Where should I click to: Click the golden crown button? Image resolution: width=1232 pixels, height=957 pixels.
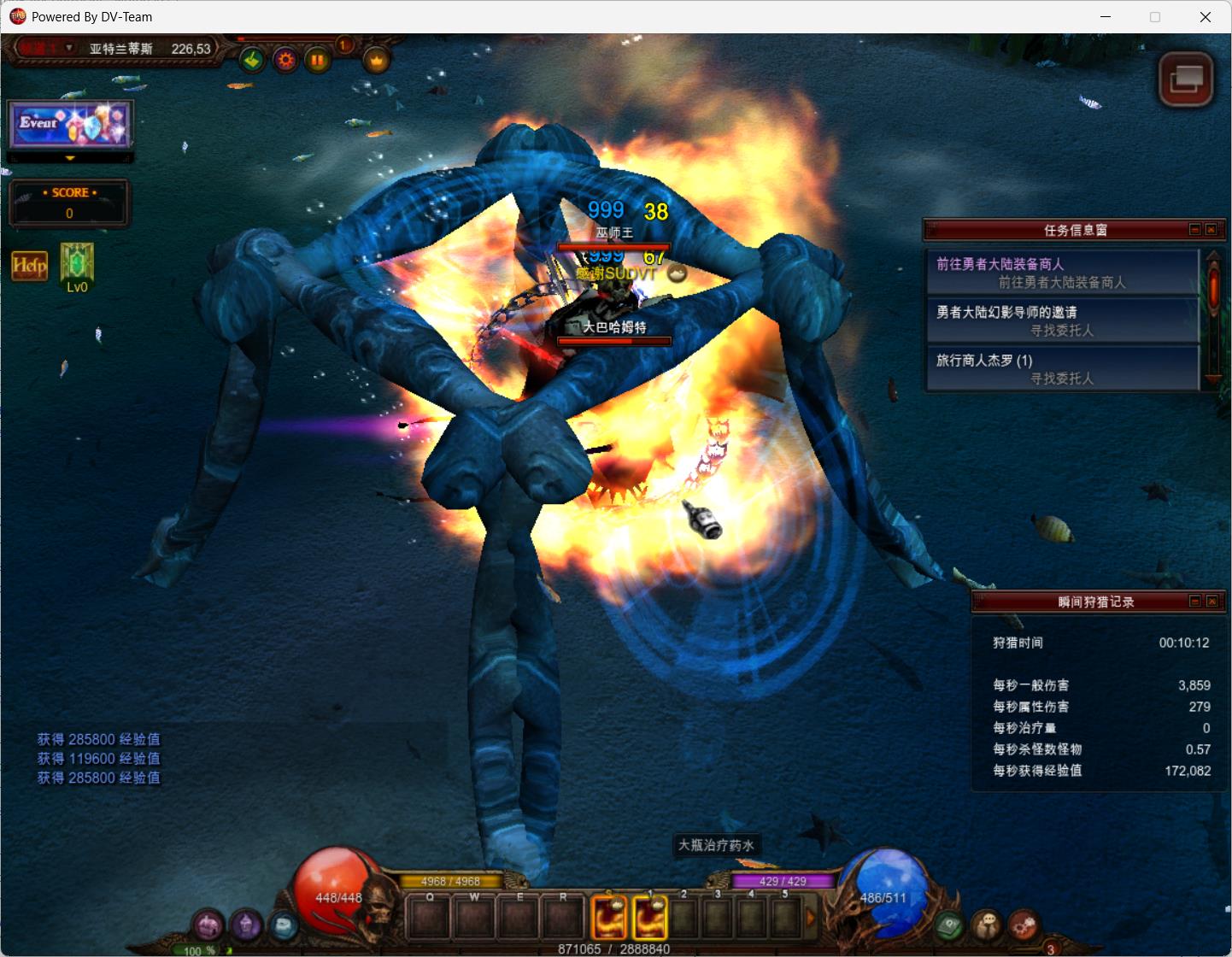point(377,60)
